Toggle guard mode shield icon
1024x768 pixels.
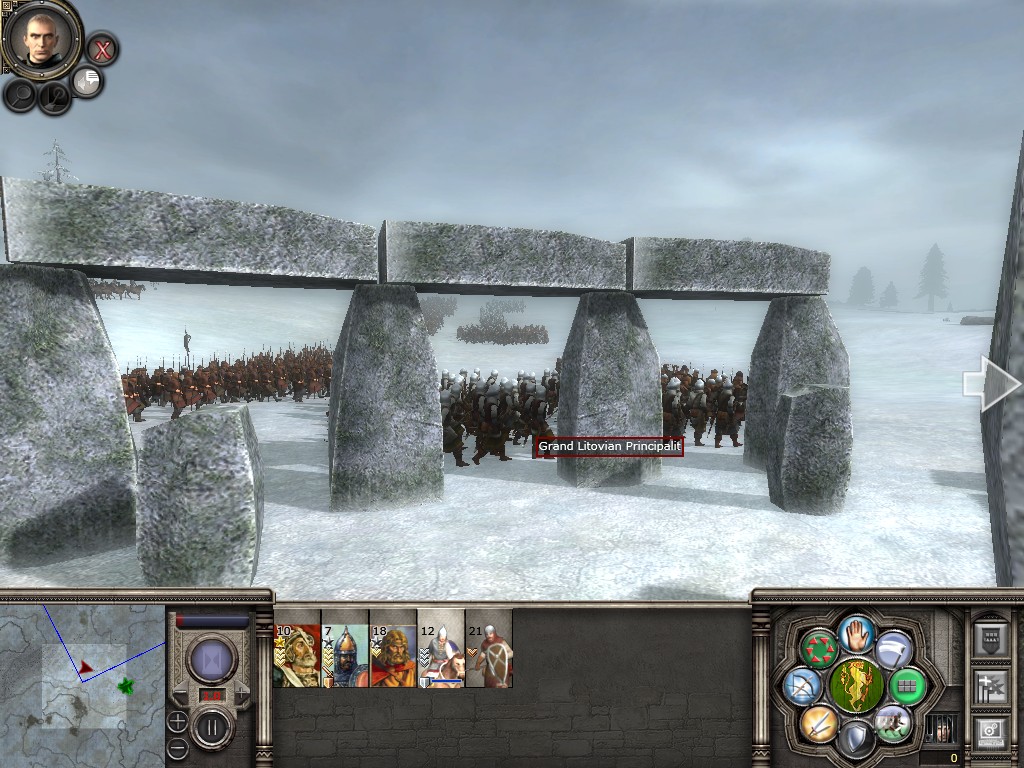coord(856,740)
